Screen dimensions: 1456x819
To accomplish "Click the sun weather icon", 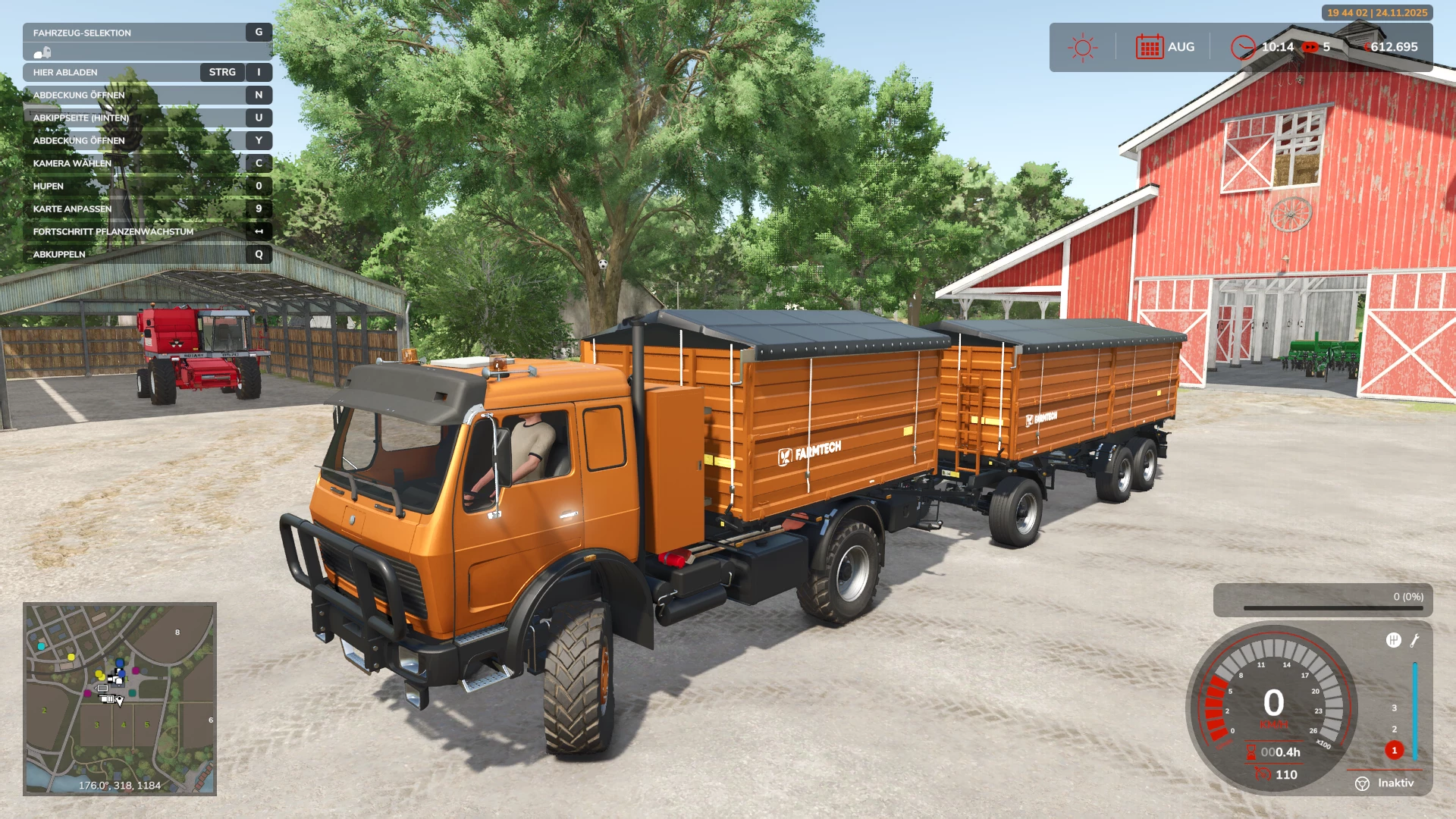I will coord(1082,47).
